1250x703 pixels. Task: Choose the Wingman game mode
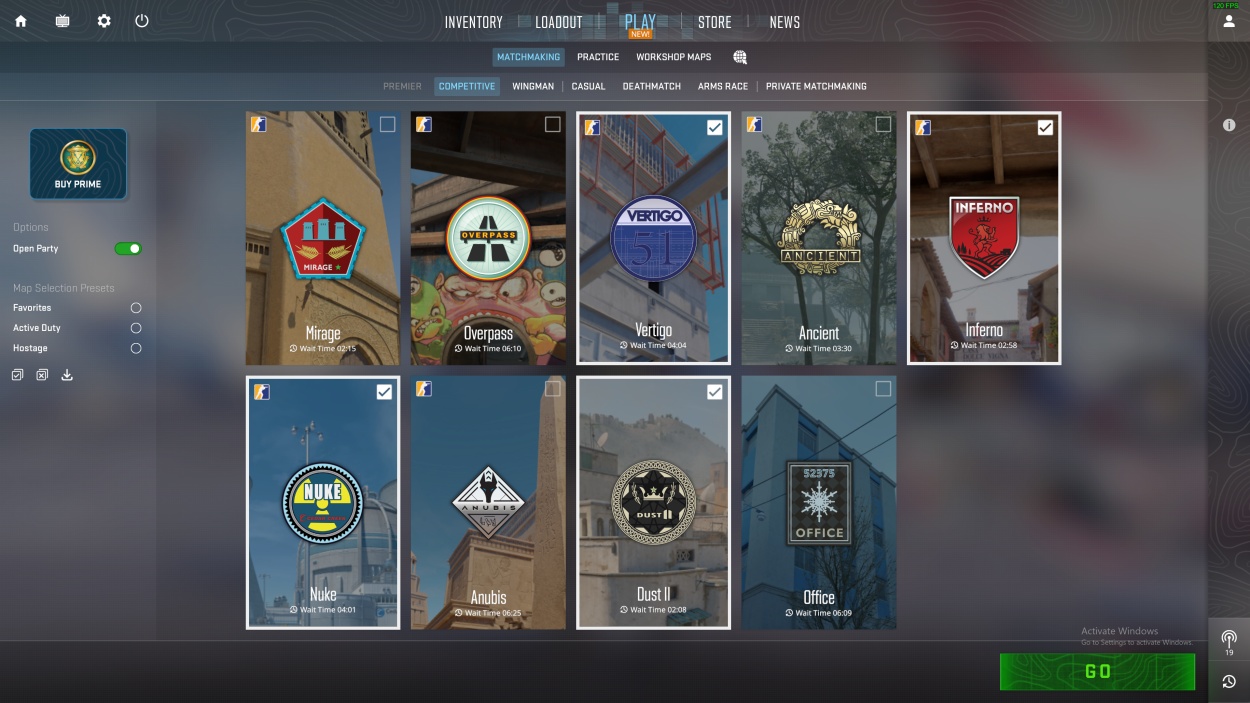[533, 86]
